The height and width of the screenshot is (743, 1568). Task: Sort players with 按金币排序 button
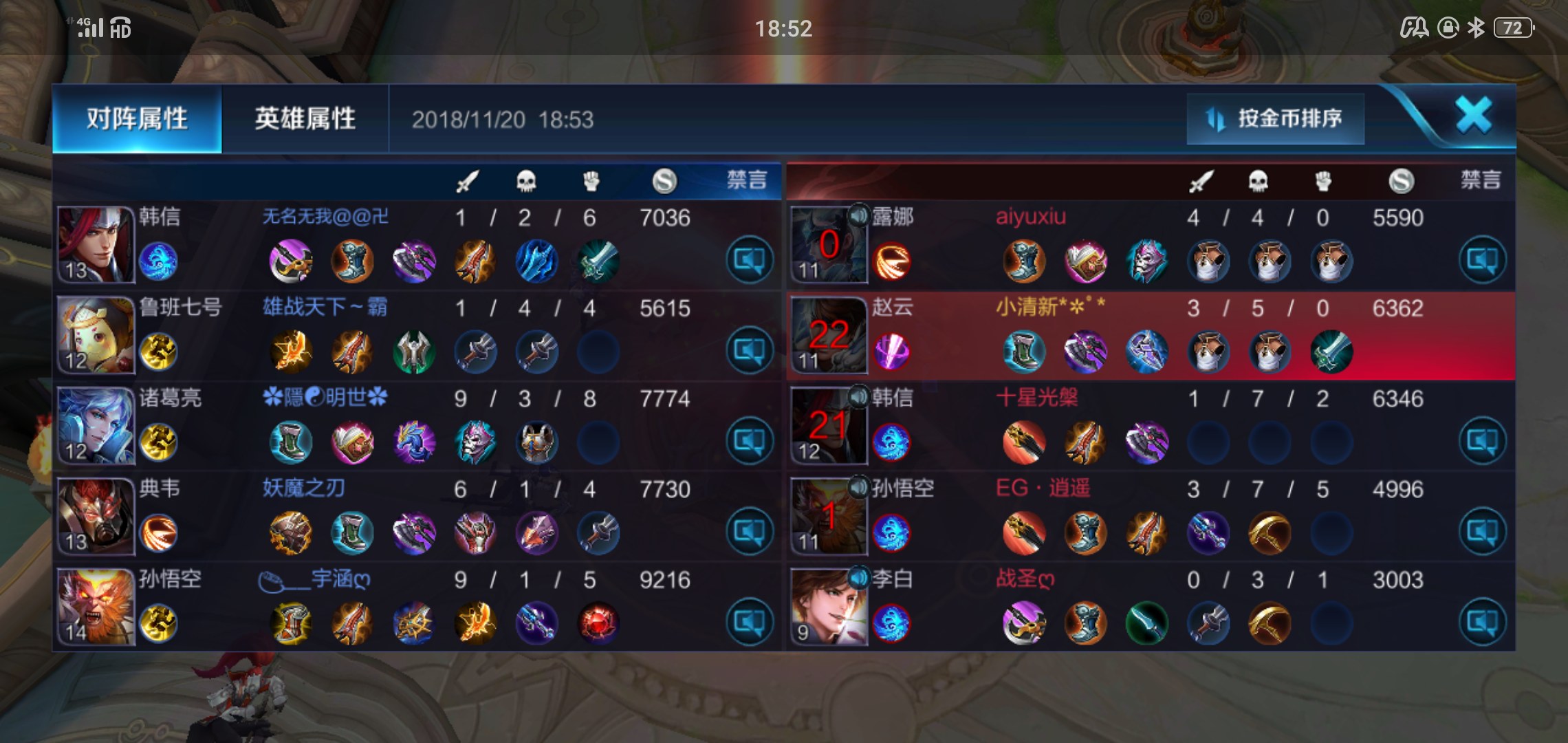tap(1275, 119)
